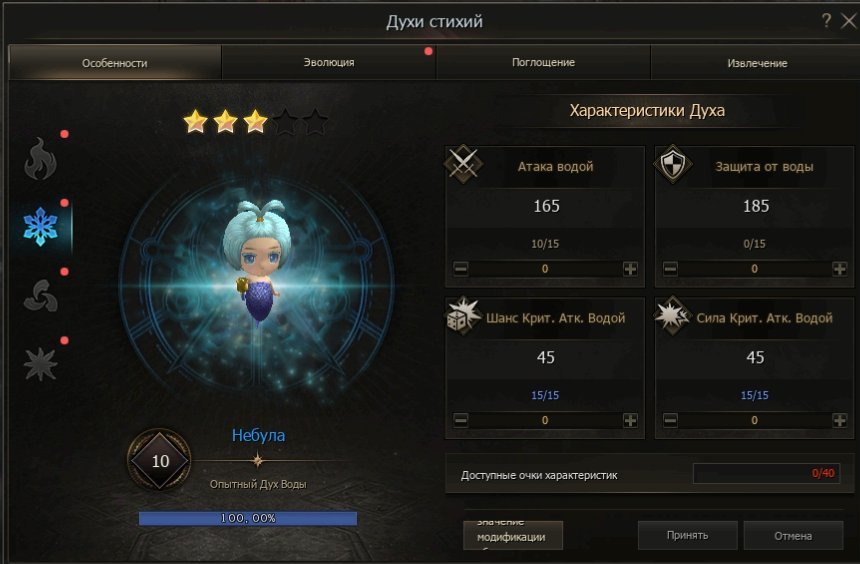Confirm changes with Принять button

coord(687,535)
